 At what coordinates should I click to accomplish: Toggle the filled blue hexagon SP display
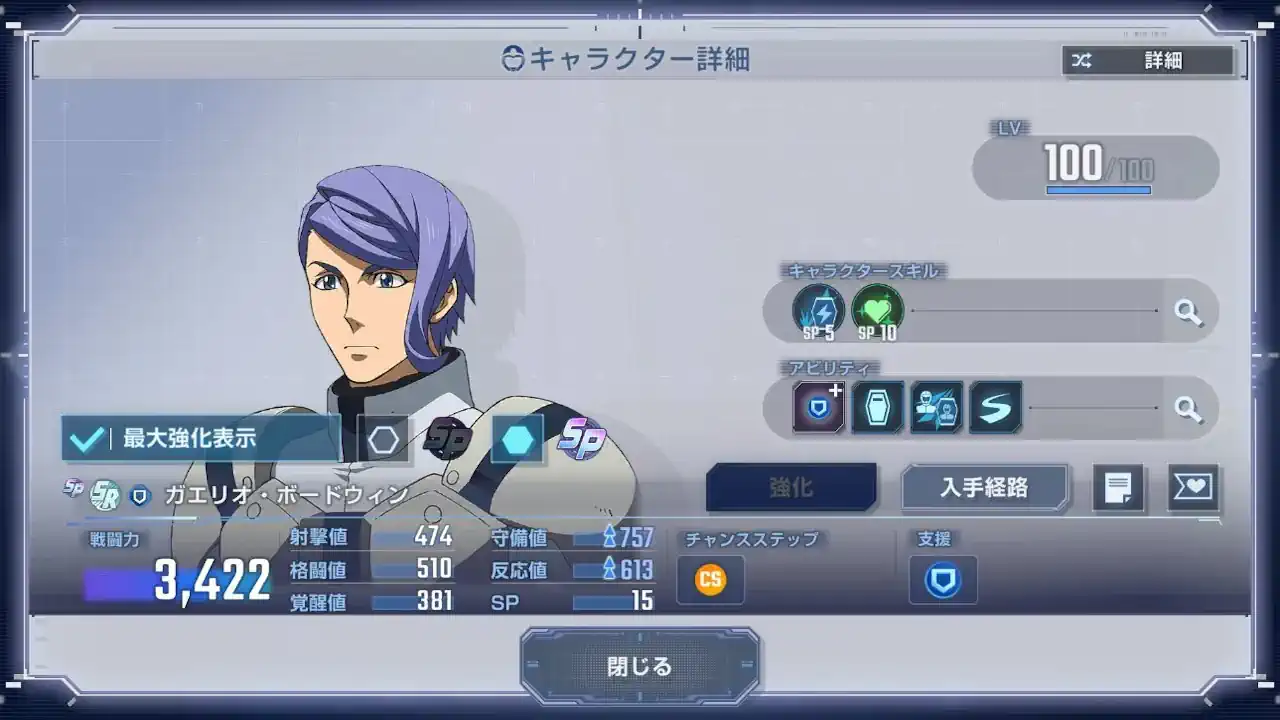pos(518,437)
